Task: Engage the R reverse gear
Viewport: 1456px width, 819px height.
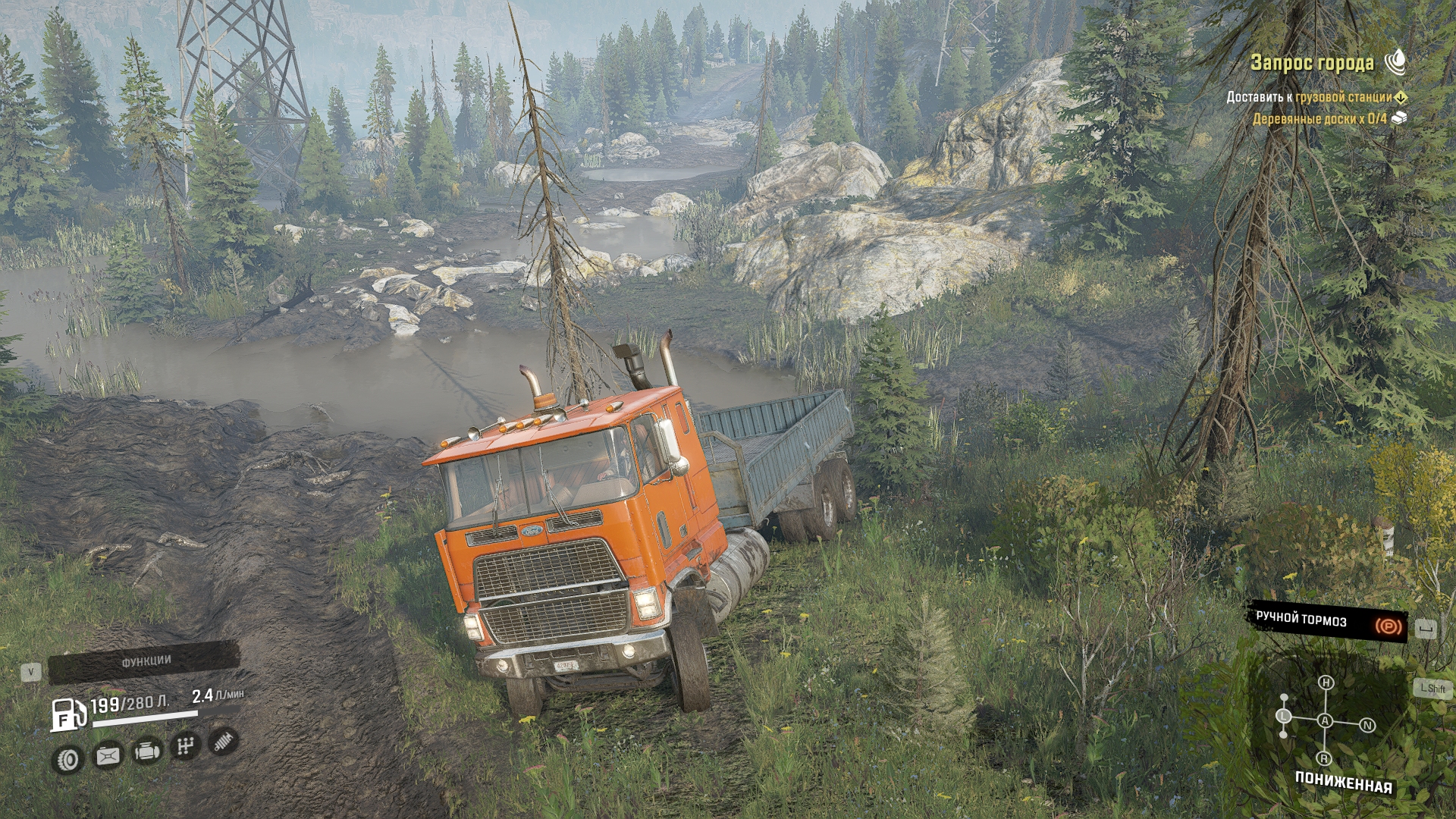Action: coord(1324,758)
